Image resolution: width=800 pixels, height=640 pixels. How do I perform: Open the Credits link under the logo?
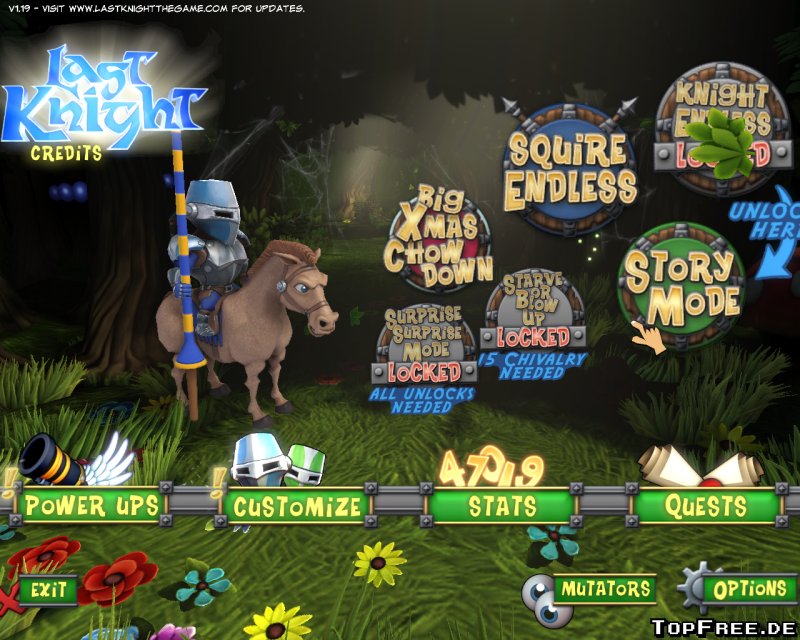point(66,154)
